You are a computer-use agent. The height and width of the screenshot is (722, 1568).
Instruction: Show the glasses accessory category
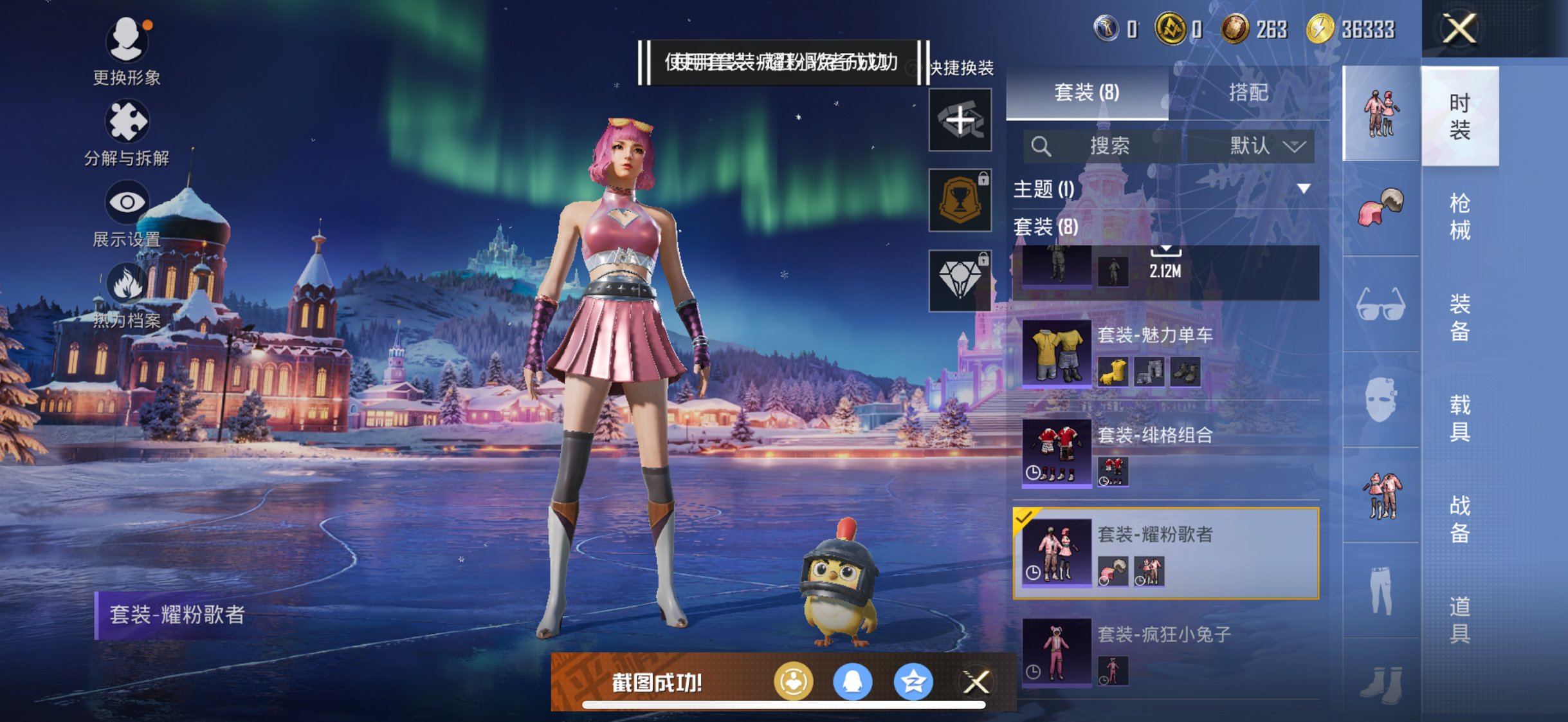[1381, 304]
